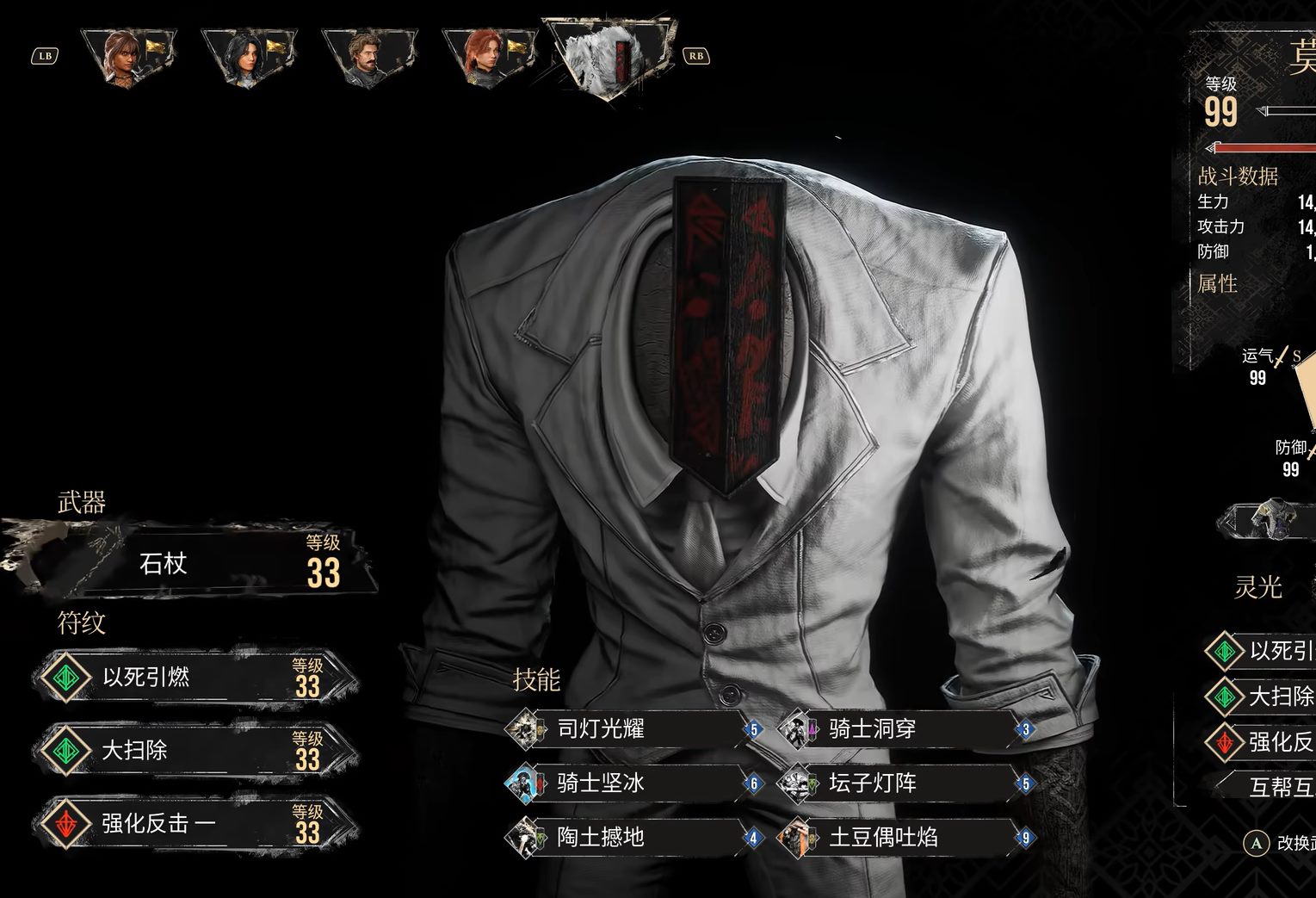This screenshot has width=1316, height=898.
Task: Select the 骑士坚冰 skill
Action: pyautogui.click(x=633, y=783)
